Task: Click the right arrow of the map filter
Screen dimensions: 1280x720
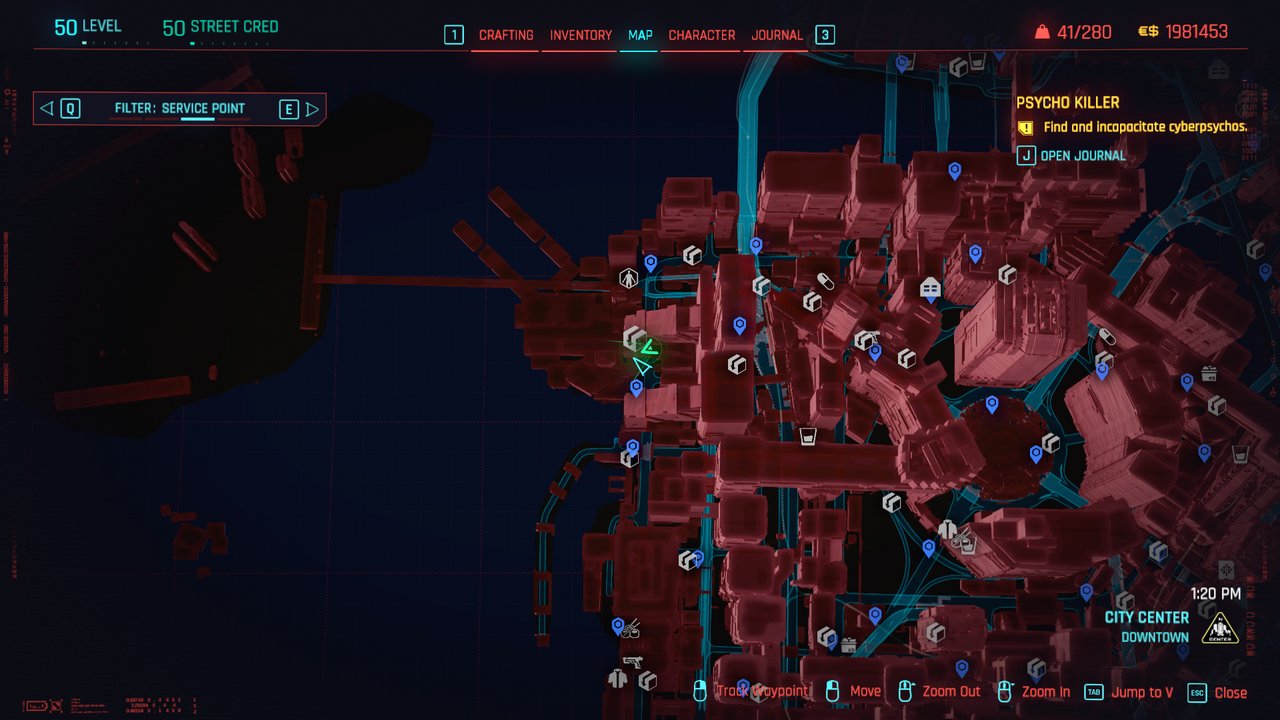Action: coord(312,109)
